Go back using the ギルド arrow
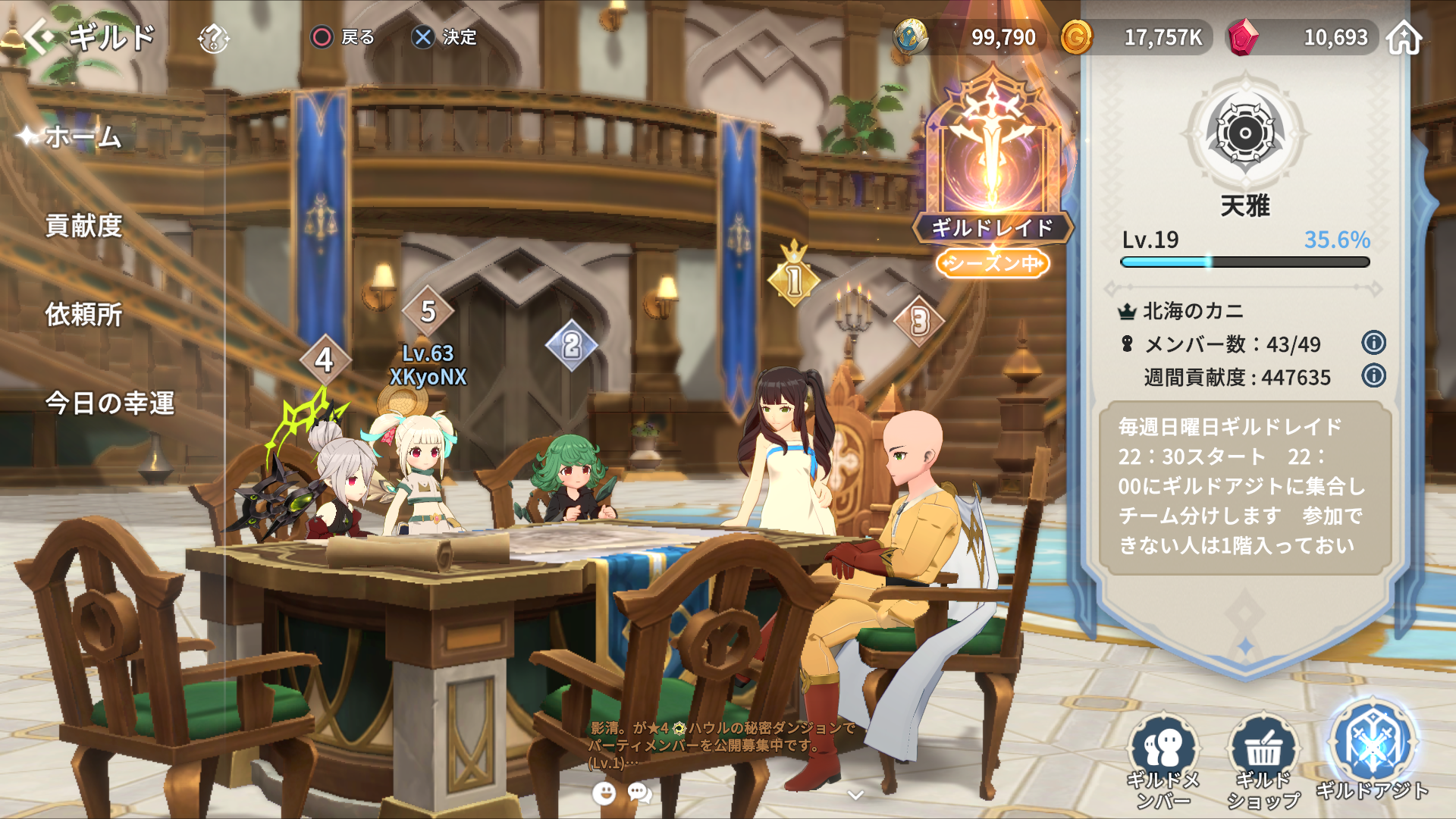This screenshot has height=819, width=1456. pyautogui.click(x=39, y=36)
